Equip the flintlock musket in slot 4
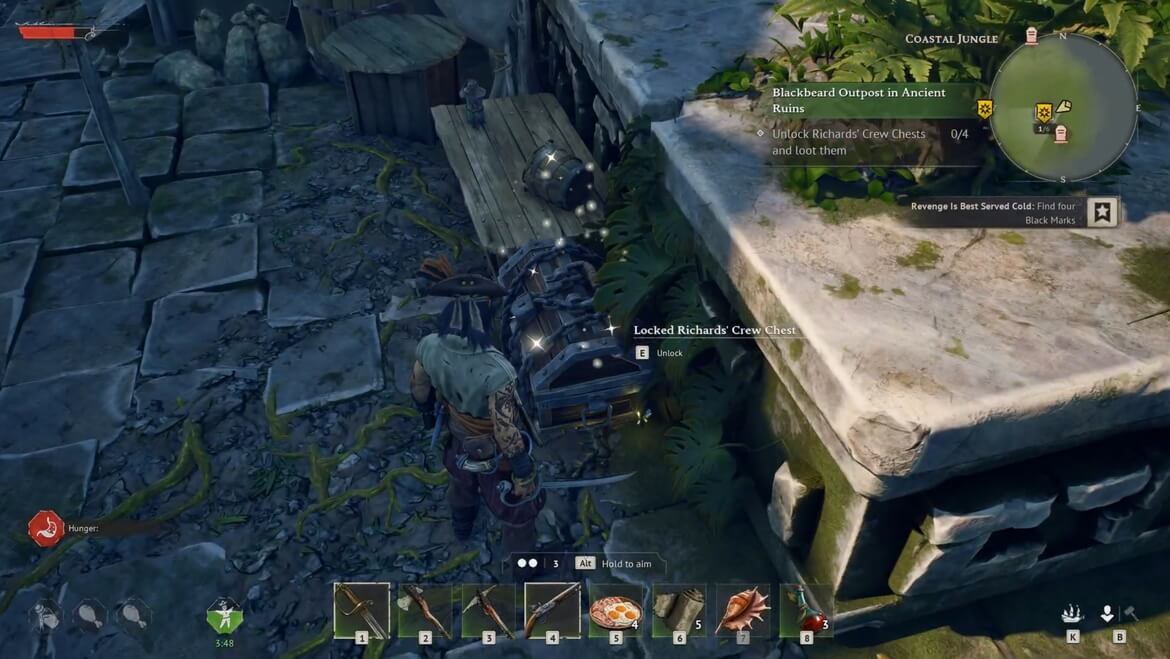Viewport: 1170px width, 659px height. coord(552,610)
